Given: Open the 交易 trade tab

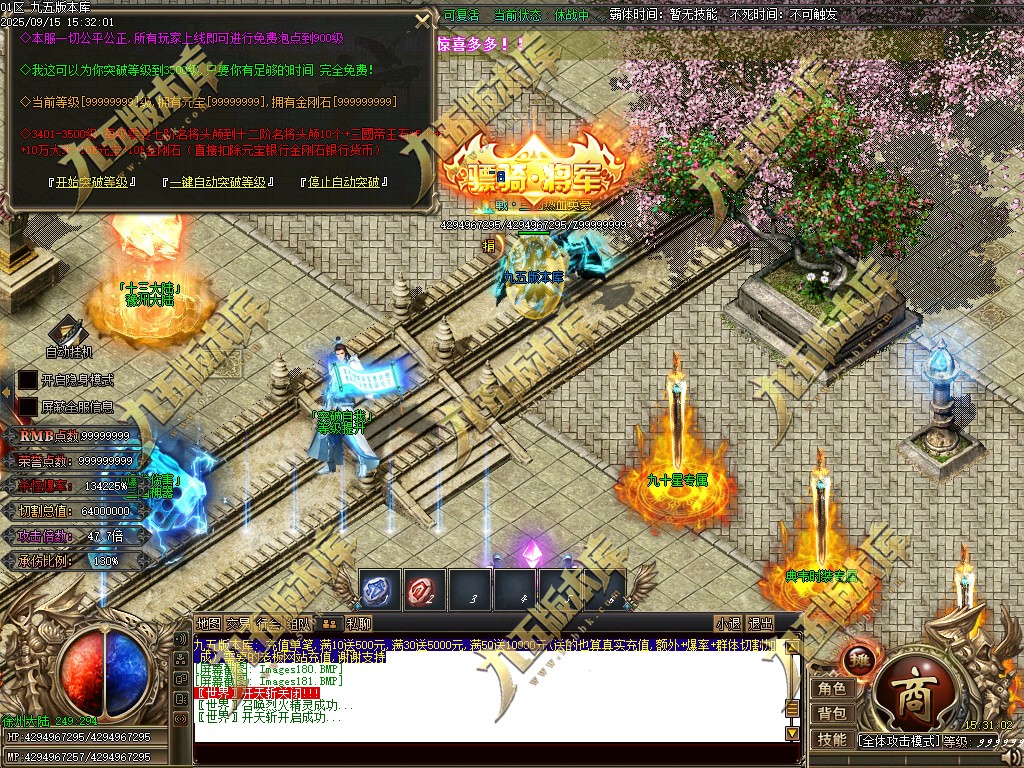Looking at the screenshot, I should click(x=238, y=624).
